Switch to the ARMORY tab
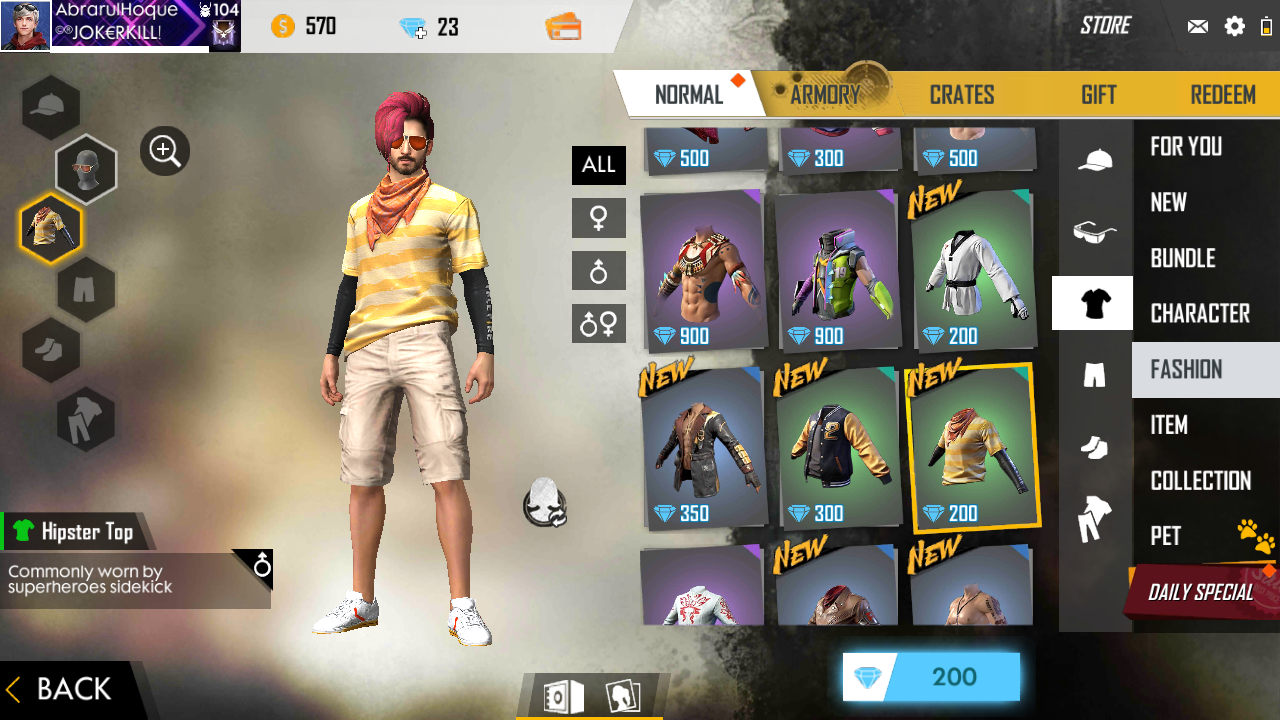Image resolution: width=1280 pixels, height=720 pixels. (825, 95)
